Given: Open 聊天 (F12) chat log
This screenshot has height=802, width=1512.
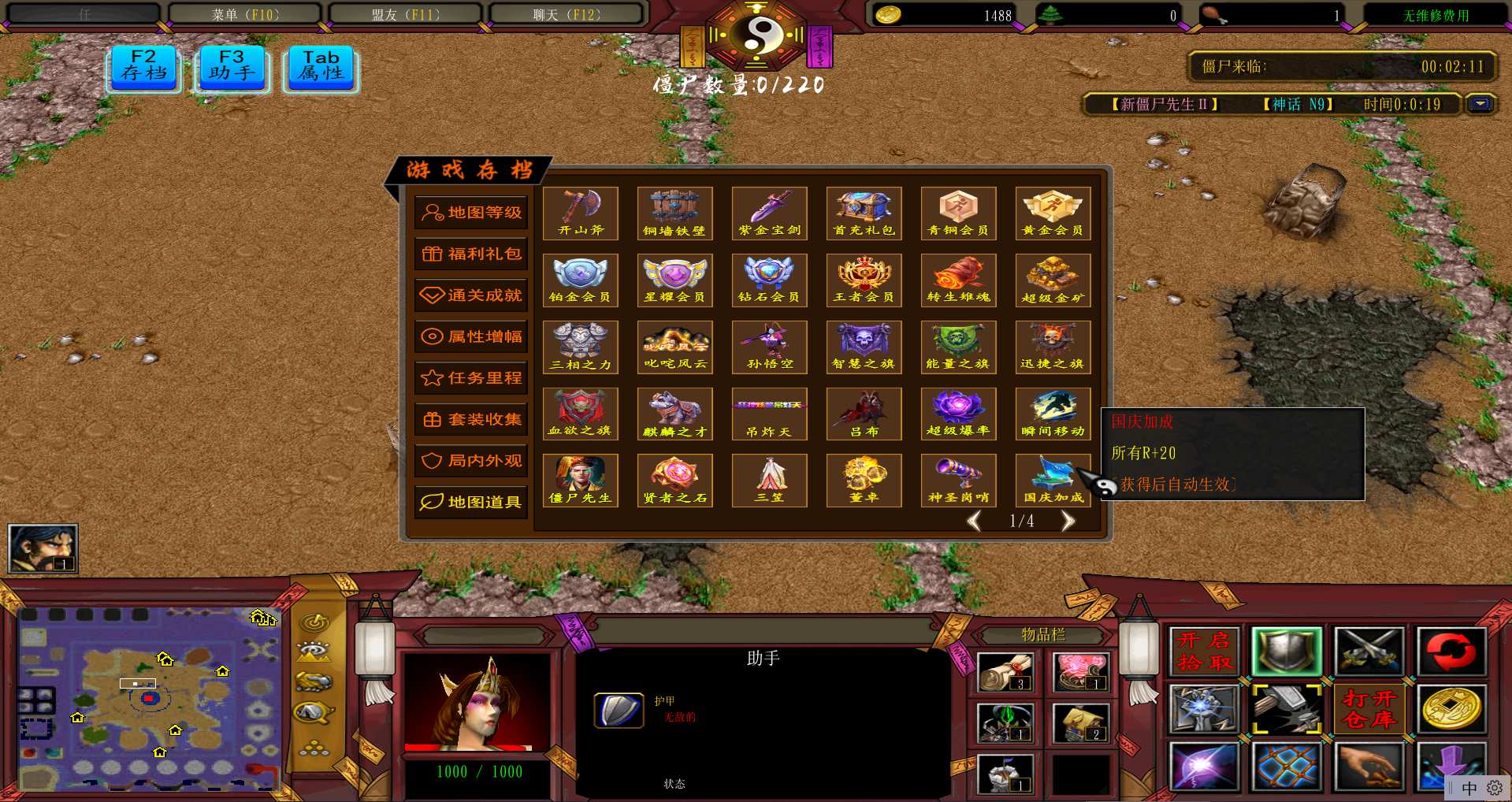Looking at the screenshot, I should [x=567, y=14].
